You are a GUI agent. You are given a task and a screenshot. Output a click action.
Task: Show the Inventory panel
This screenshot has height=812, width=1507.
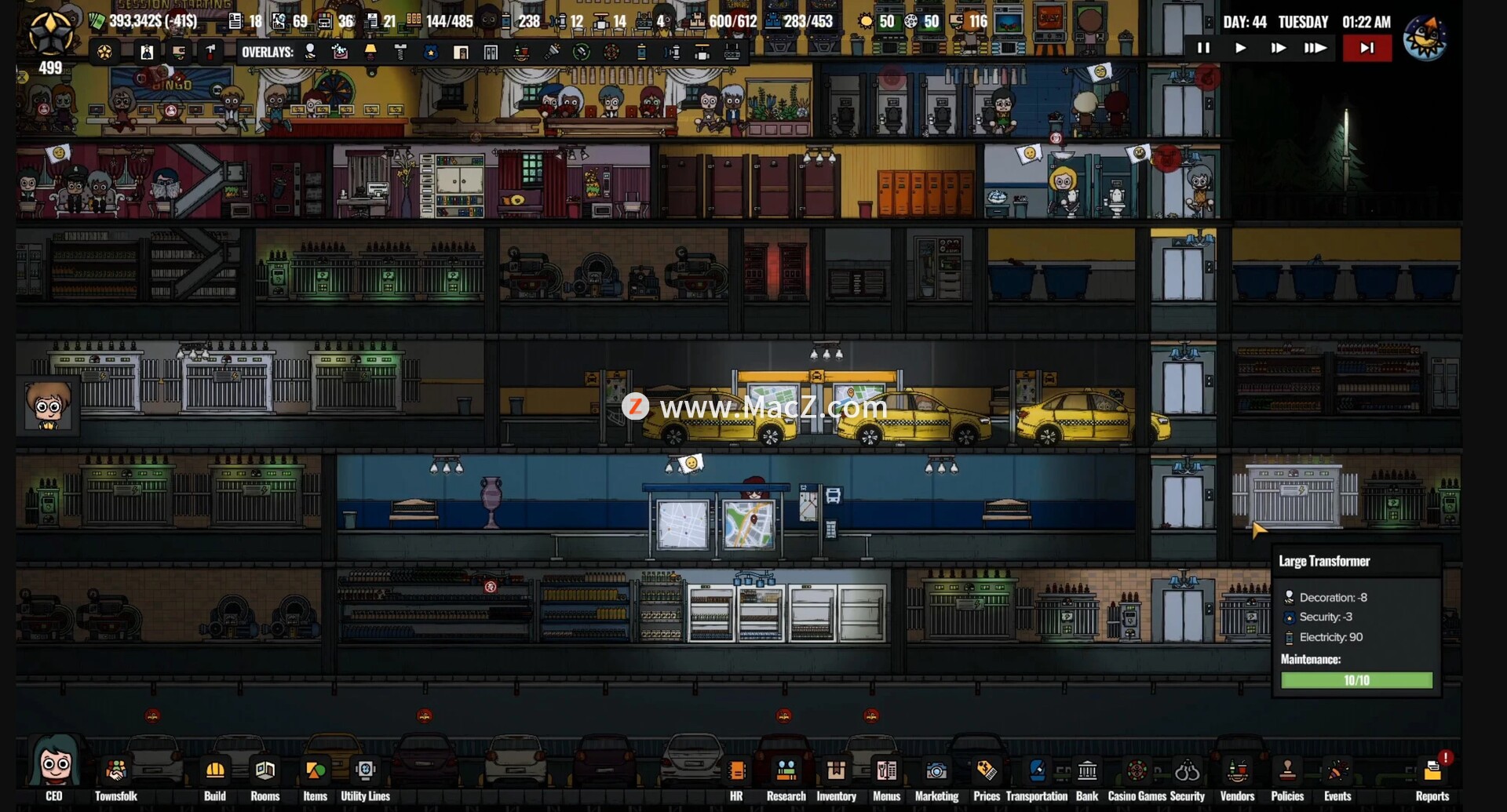(836, 772)
